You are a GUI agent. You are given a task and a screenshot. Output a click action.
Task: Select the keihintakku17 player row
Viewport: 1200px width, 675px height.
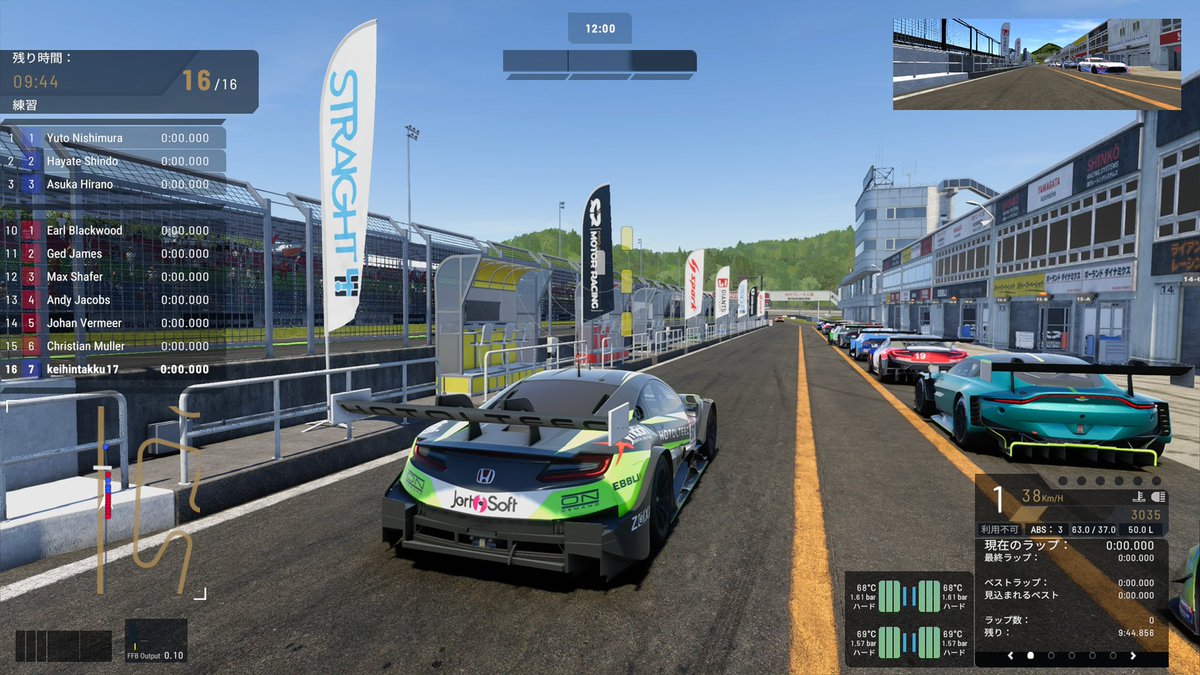point(115,369)
